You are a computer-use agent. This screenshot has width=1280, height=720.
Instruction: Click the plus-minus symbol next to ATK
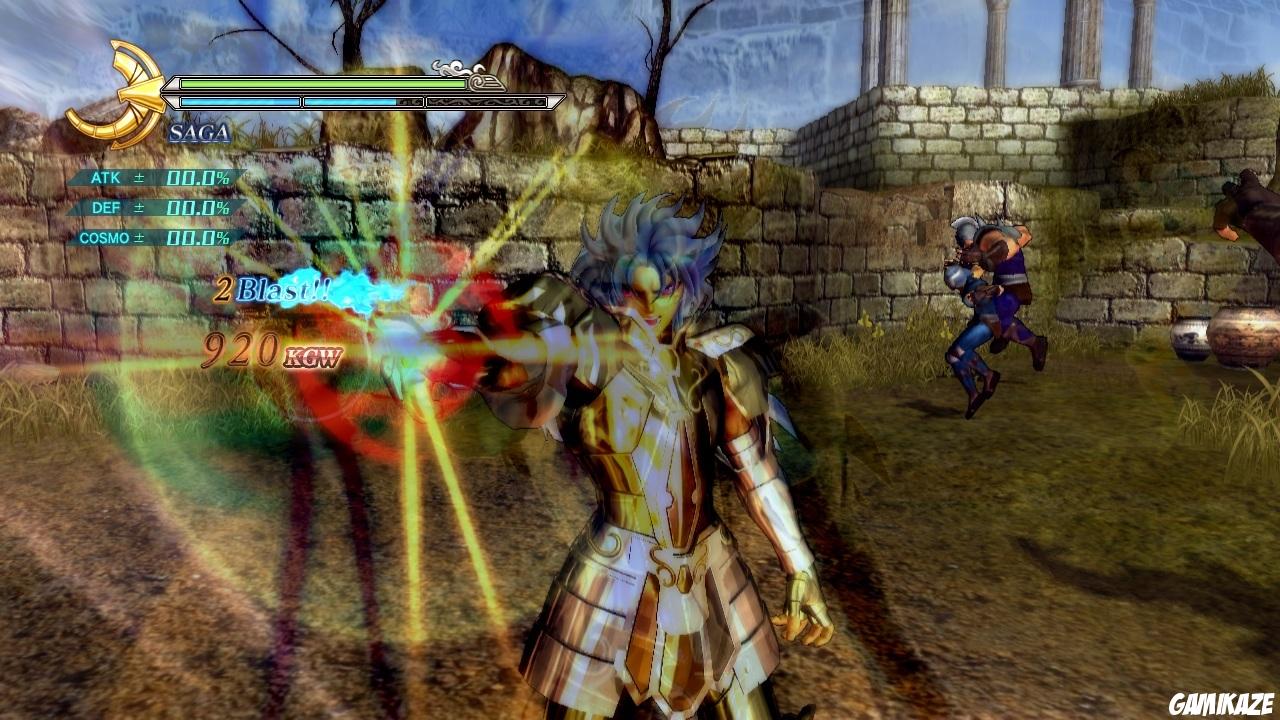click(x=140, y=176)
